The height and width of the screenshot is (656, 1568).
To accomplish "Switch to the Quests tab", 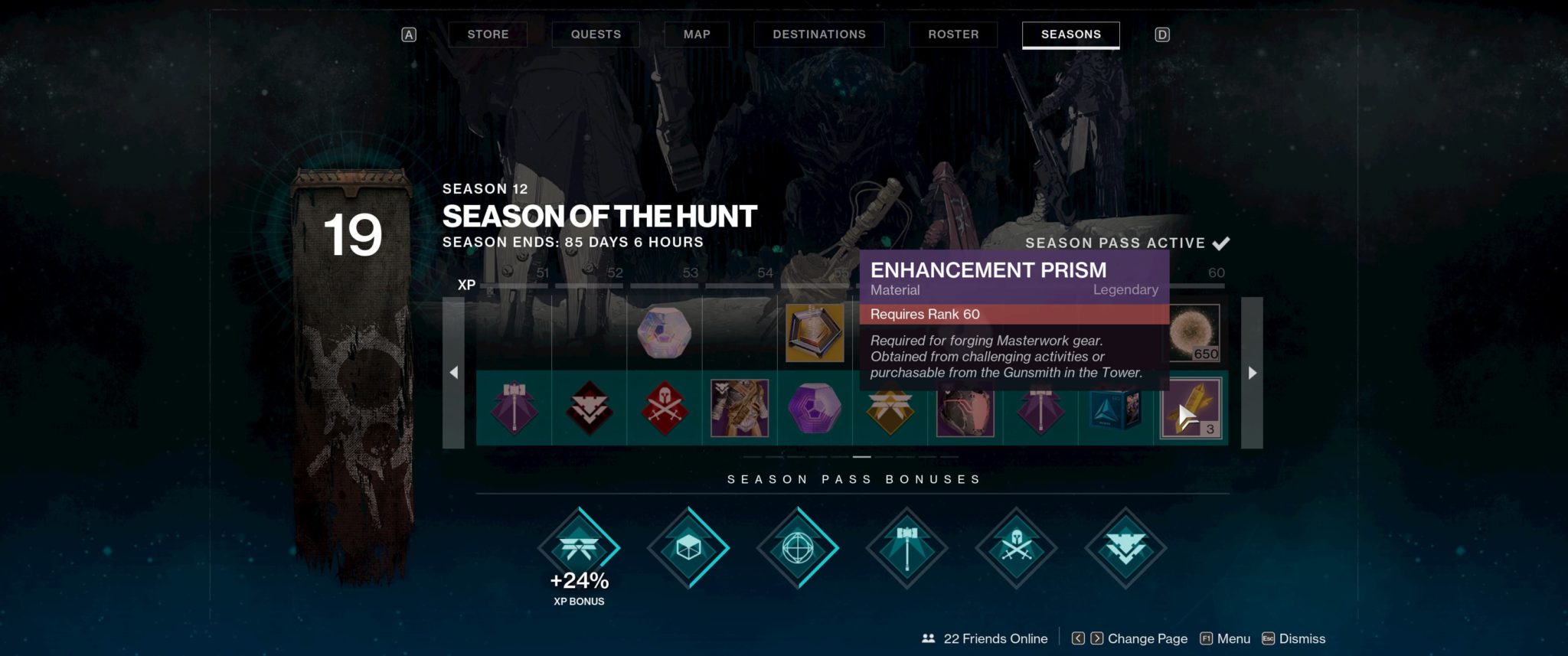I will pyautogui.click(x=595, y=34).
